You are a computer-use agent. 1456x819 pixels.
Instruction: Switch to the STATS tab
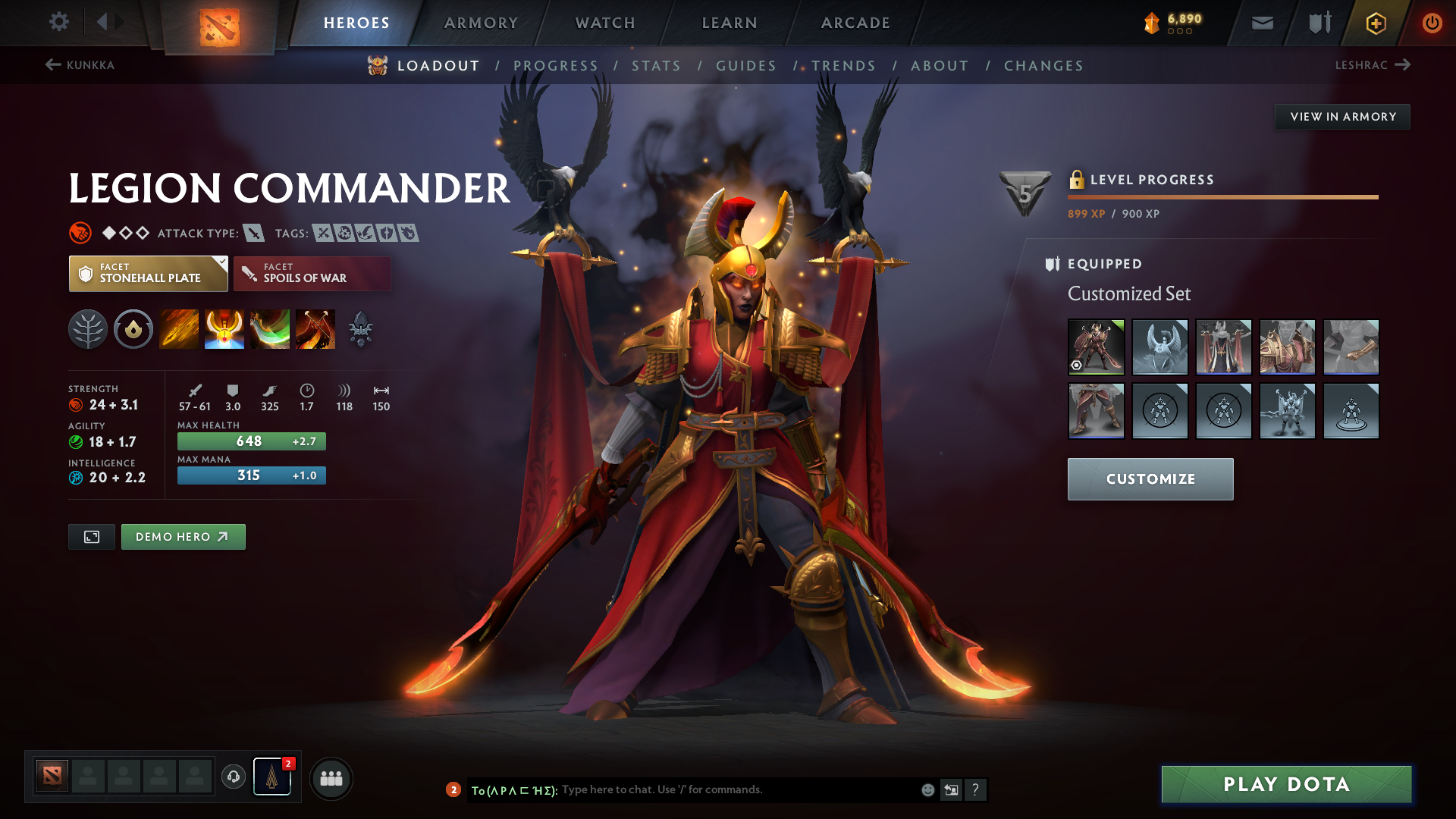tap(657, 65)
